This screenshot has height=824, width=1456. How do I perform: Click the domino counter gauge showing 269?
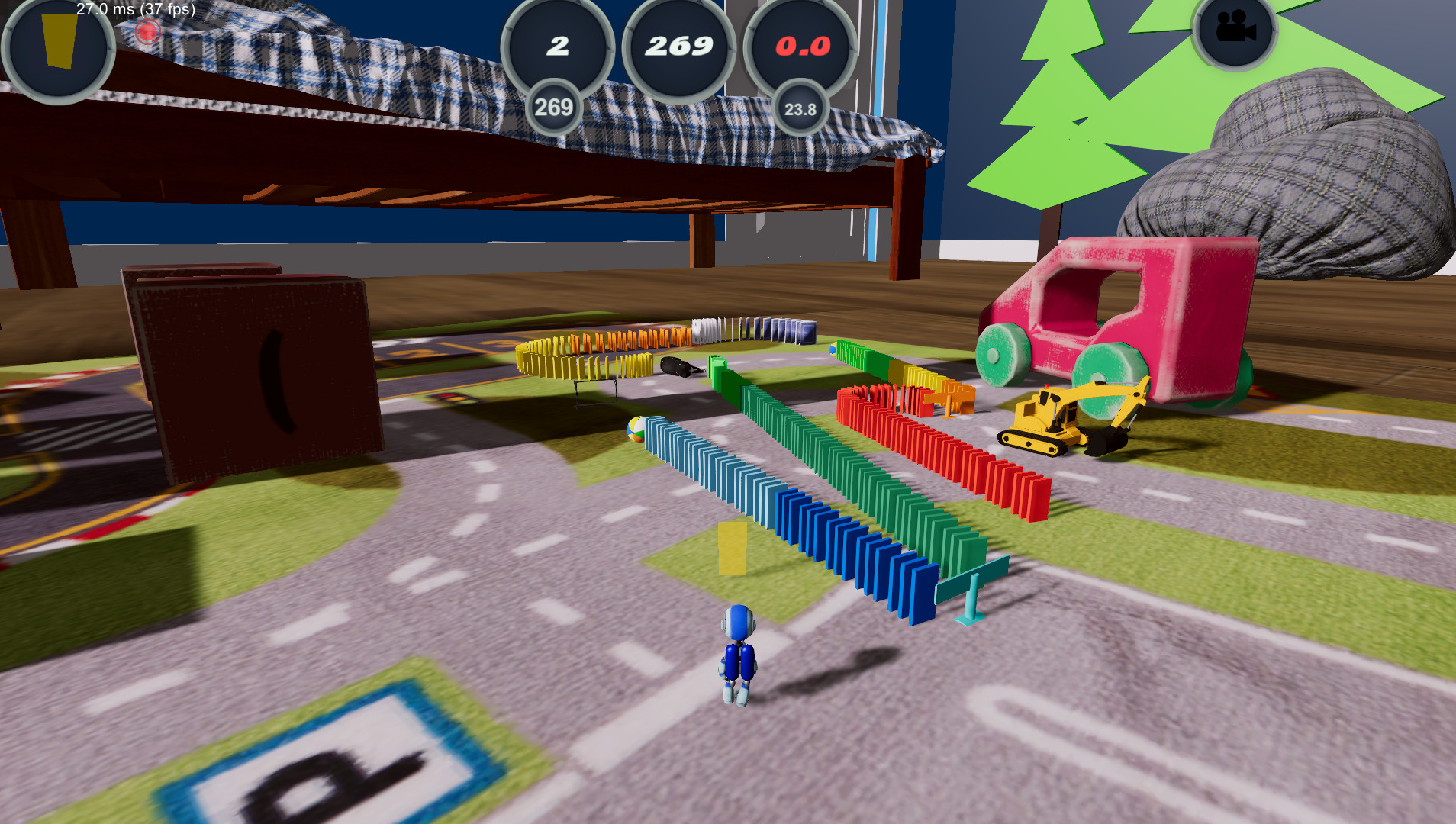pyautogui.click(x=678, y=47)
